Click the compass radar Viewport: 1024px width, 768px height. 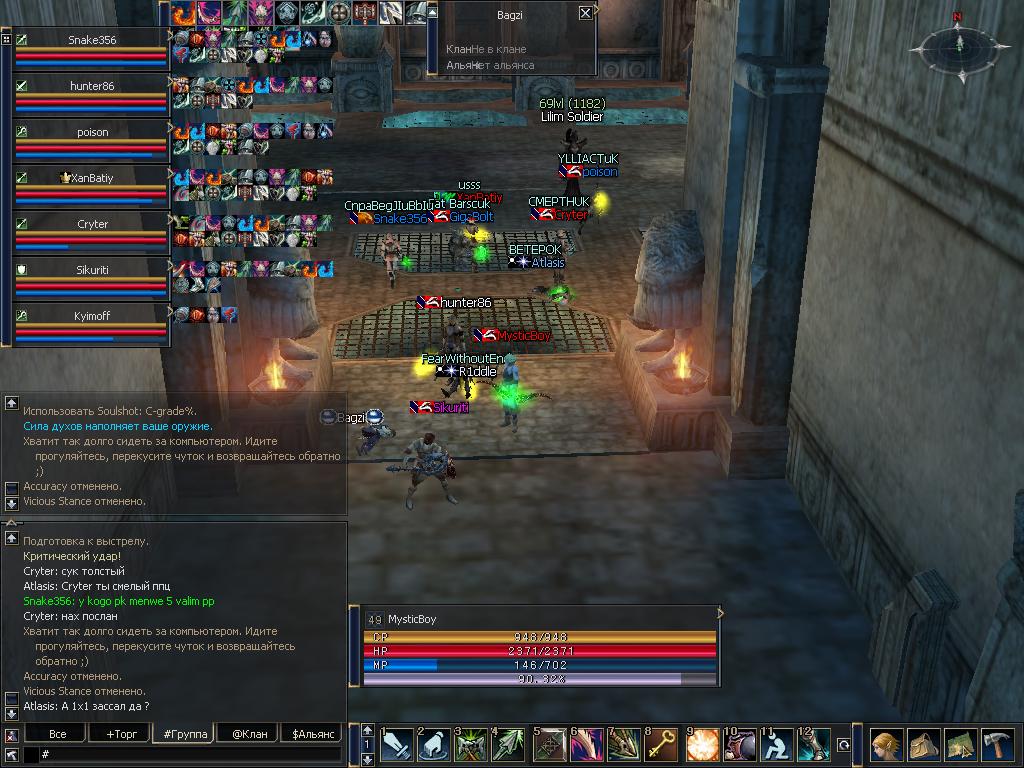point(956,45)
